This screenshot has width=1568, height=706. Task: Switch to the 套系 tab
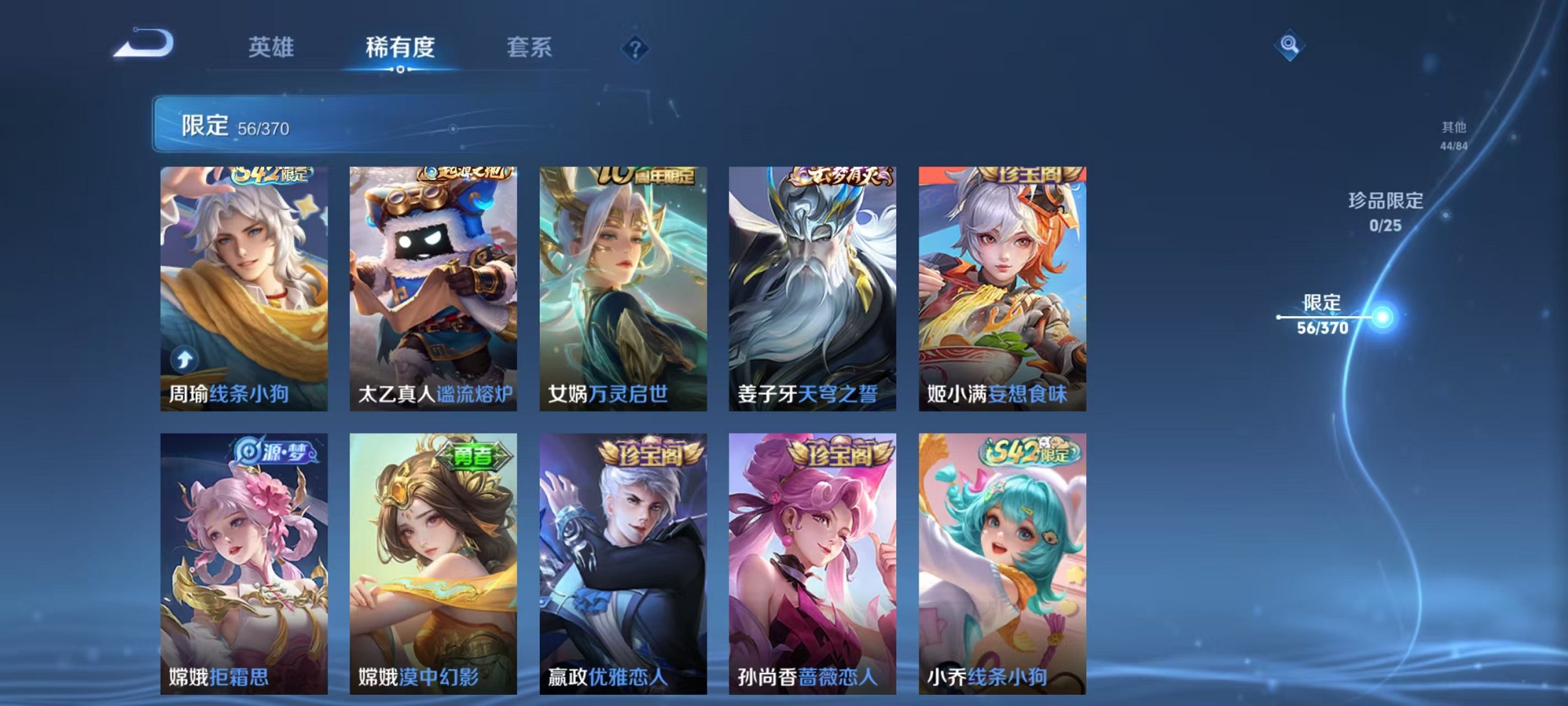[530, 47]
